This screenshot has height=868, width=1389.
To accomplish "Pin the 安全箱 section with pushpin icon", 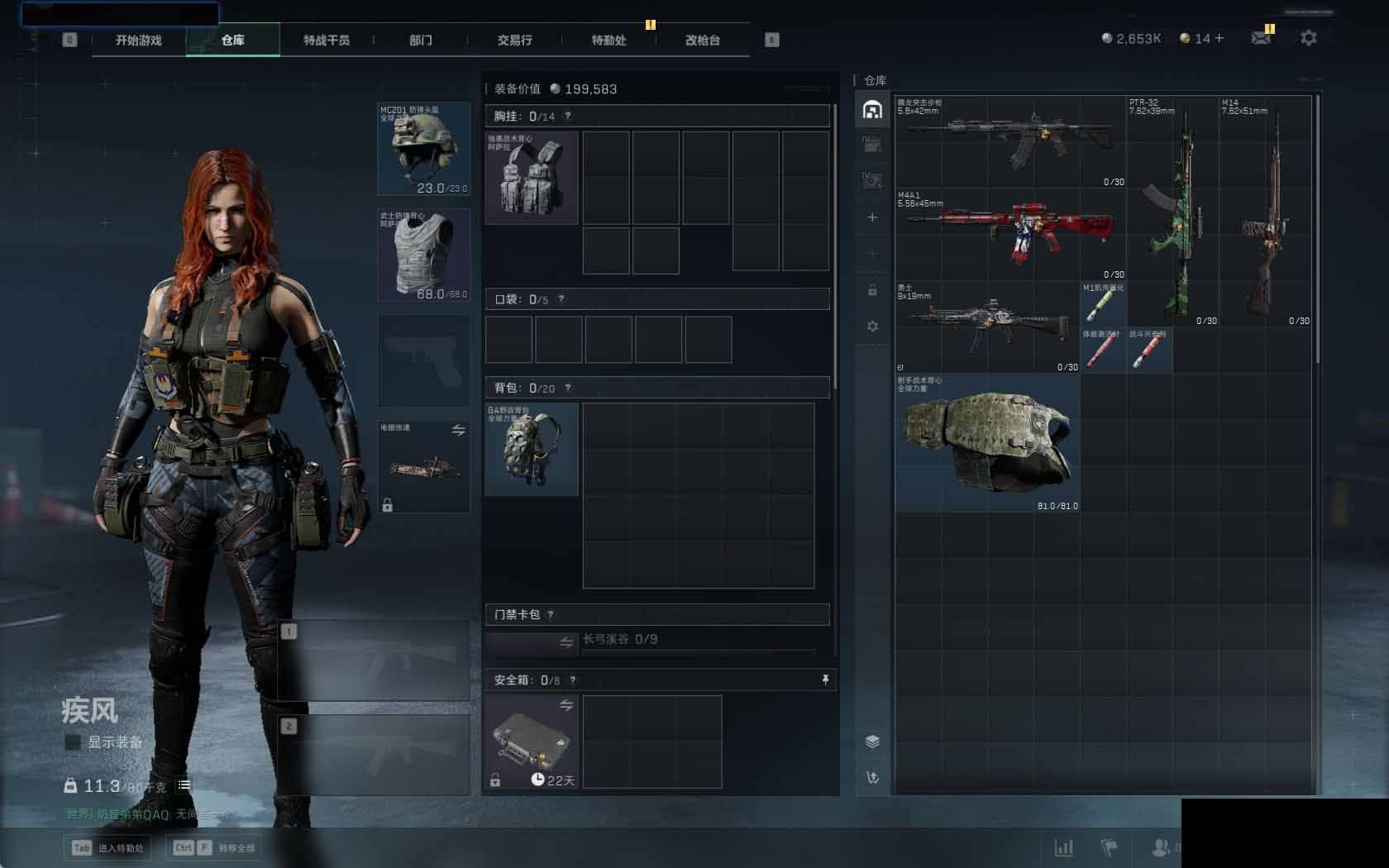I will [824, 680].
